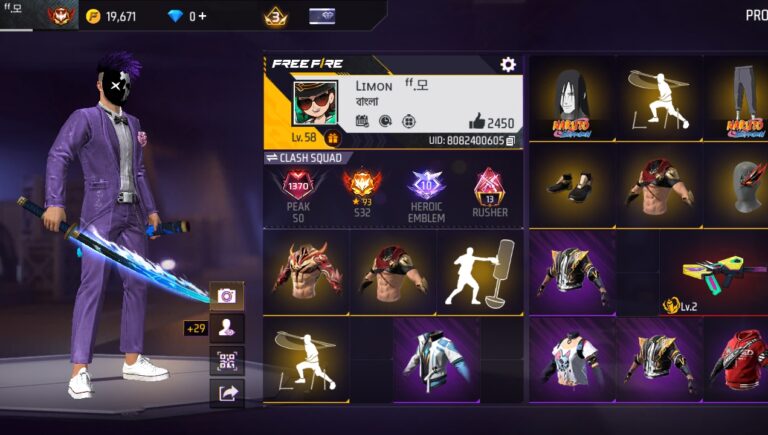Screen dimensions: 768x435
Task: Select the Lv.2 gun skin tile
Action: pos(713,274)
